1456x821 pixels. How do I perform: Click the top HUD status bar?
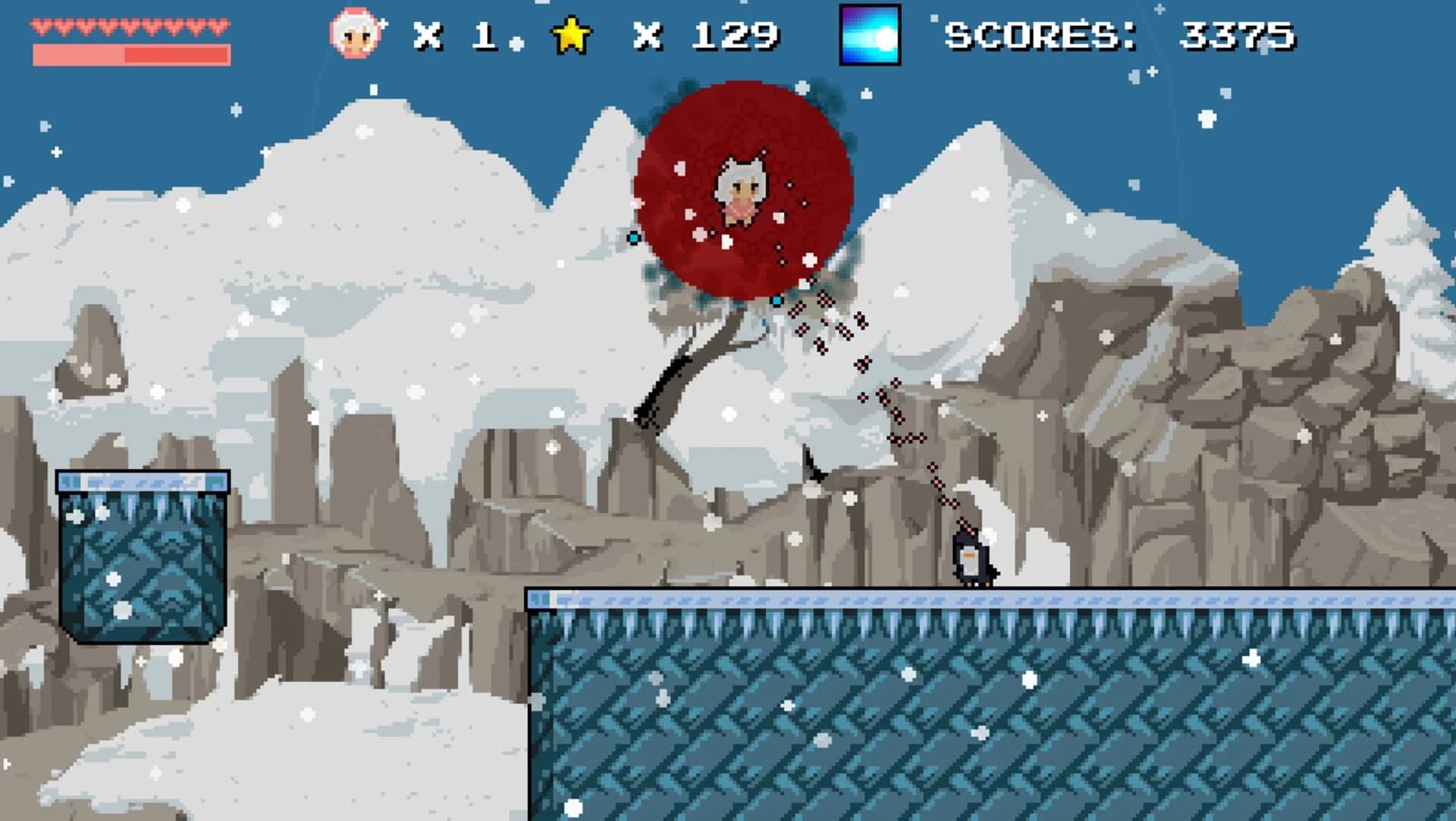pos(728,34)
